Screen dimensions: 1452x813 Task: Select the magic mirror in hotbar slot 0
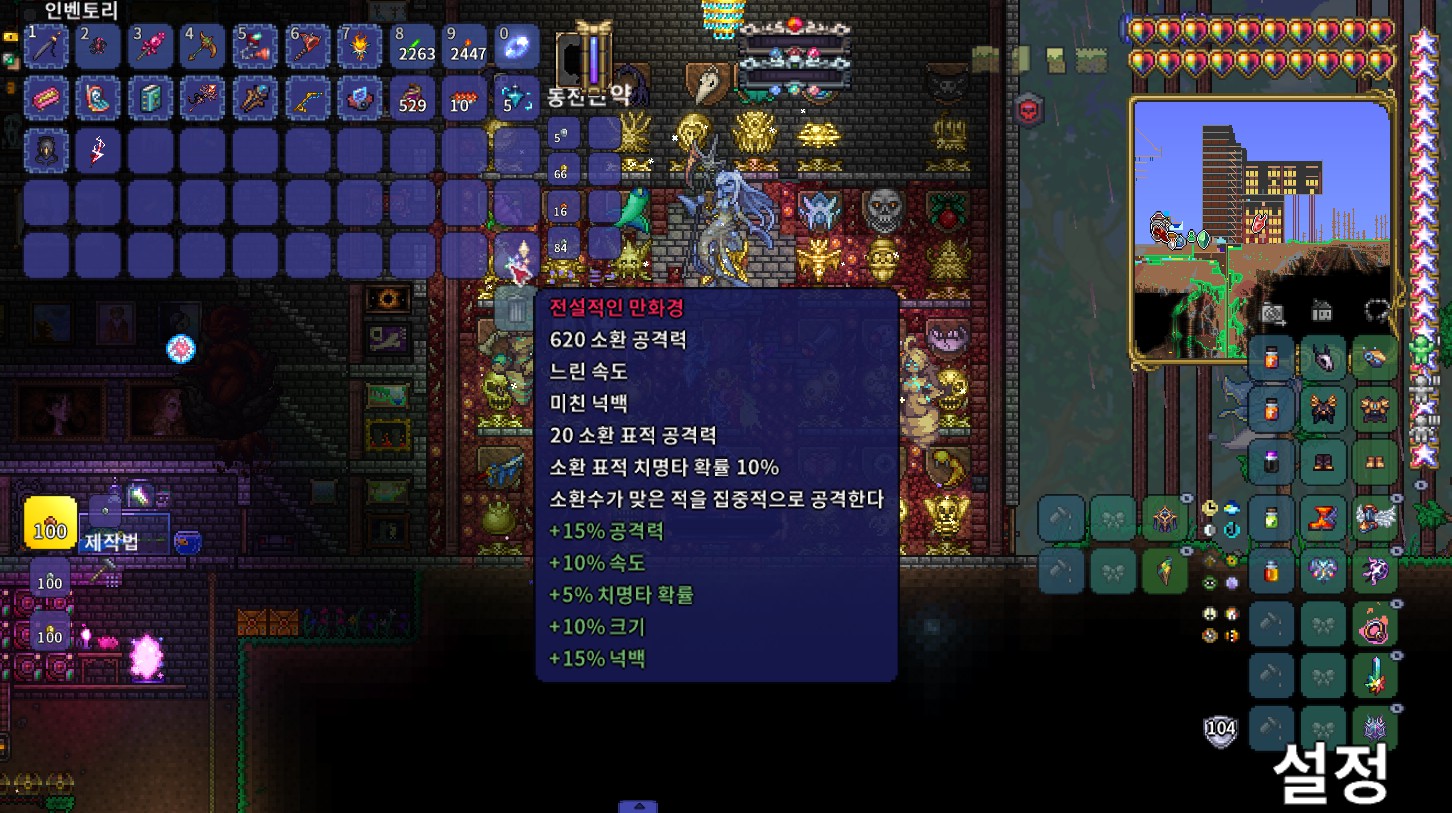pos(516,47)
